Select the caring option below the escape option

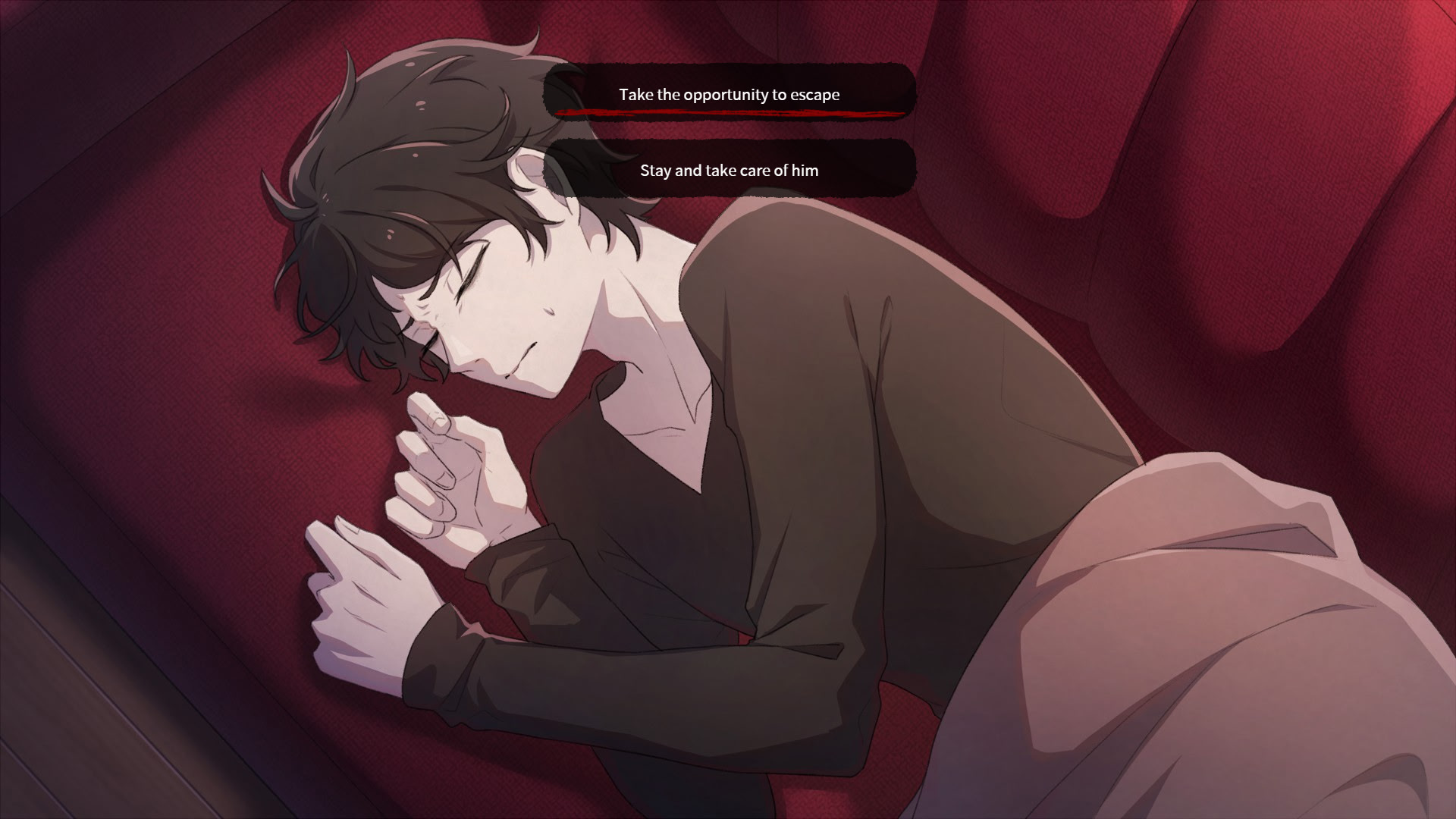coord(730,171)
